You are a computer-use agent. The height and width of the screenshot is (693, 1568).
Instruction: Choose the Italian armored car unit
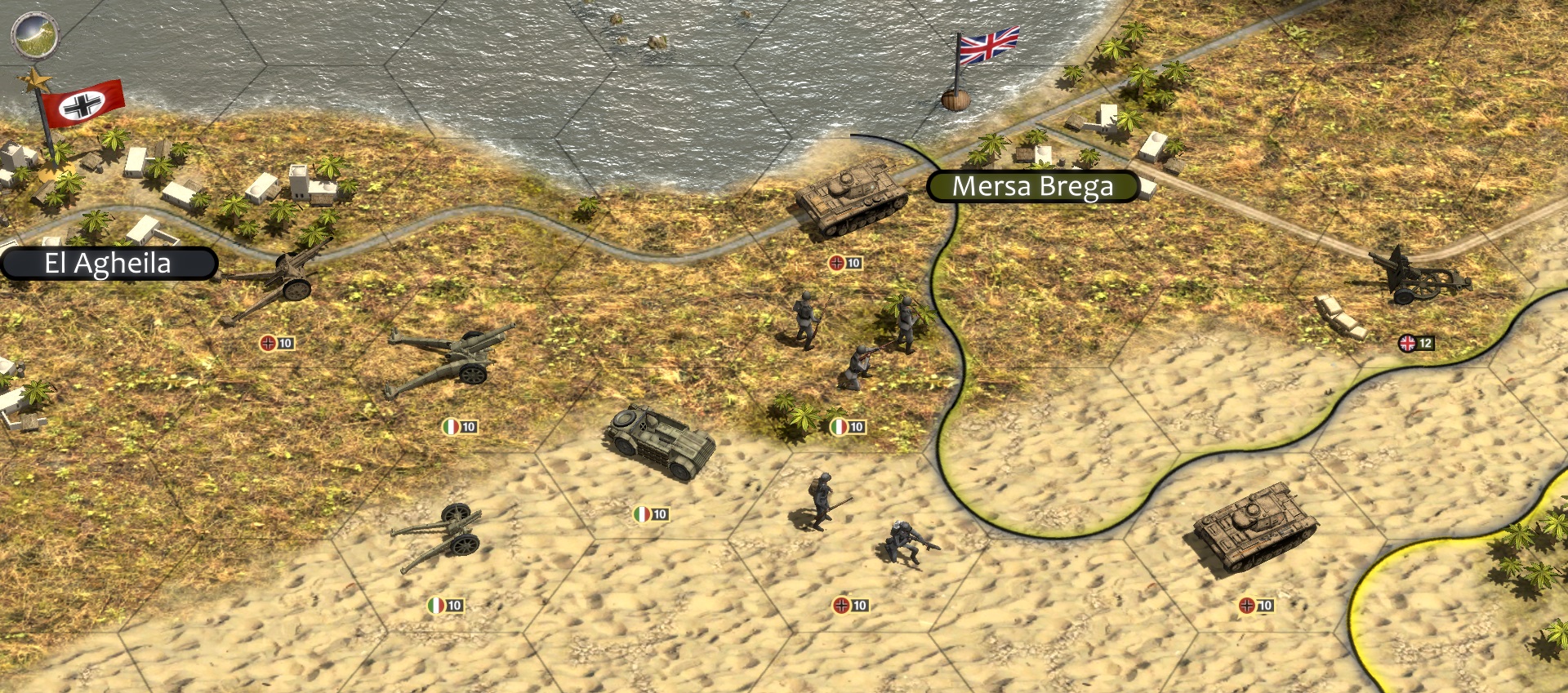click(x=660, y=442)
